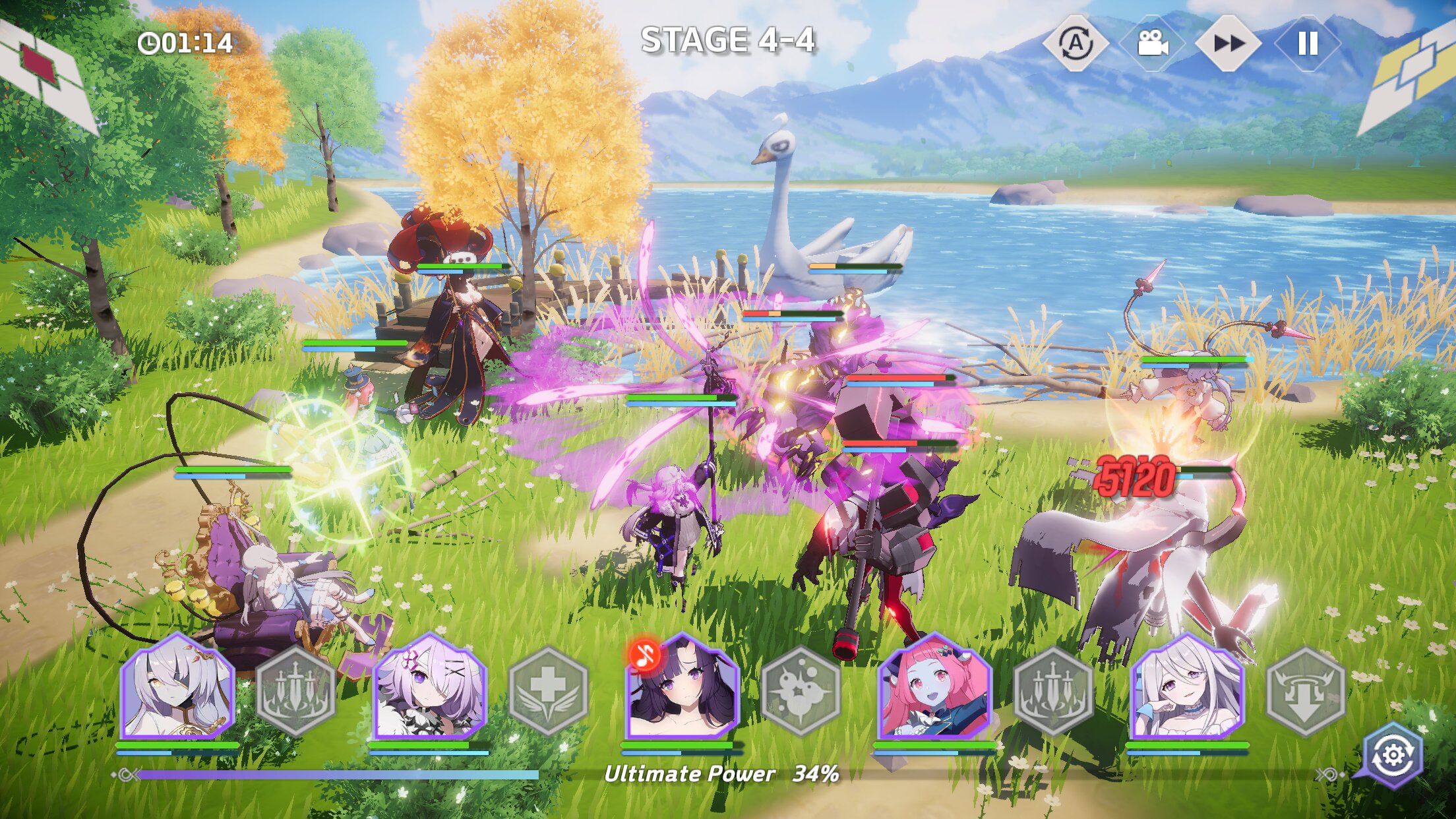Select the eyepatch silver-haired character portrait
The image size is (1456, 819).
[177, 687]
